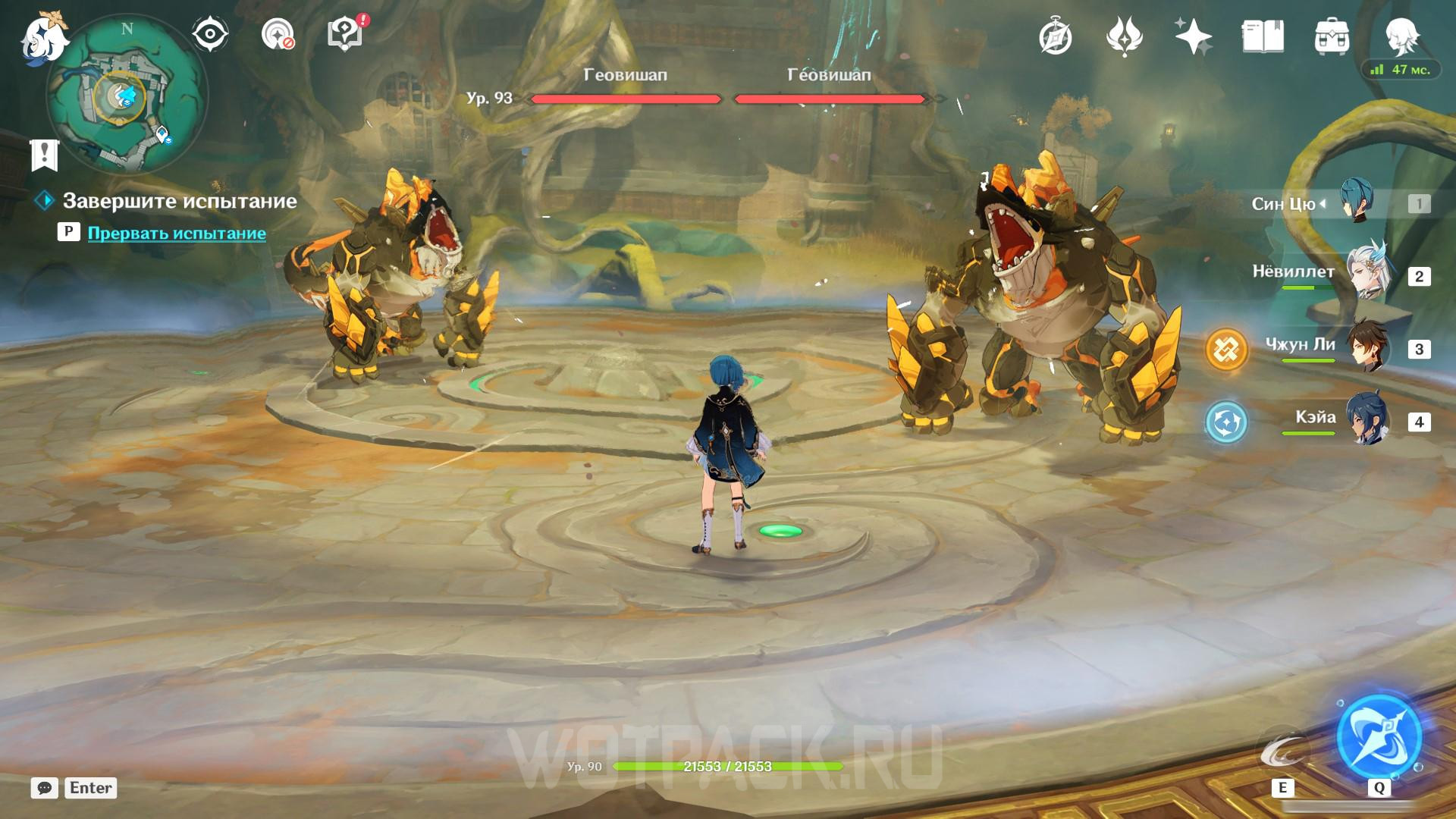Viewport: 1456px width, 819px height.
Task: Click the quest banner exclamation icon
Action: click(x=45, y=155)
